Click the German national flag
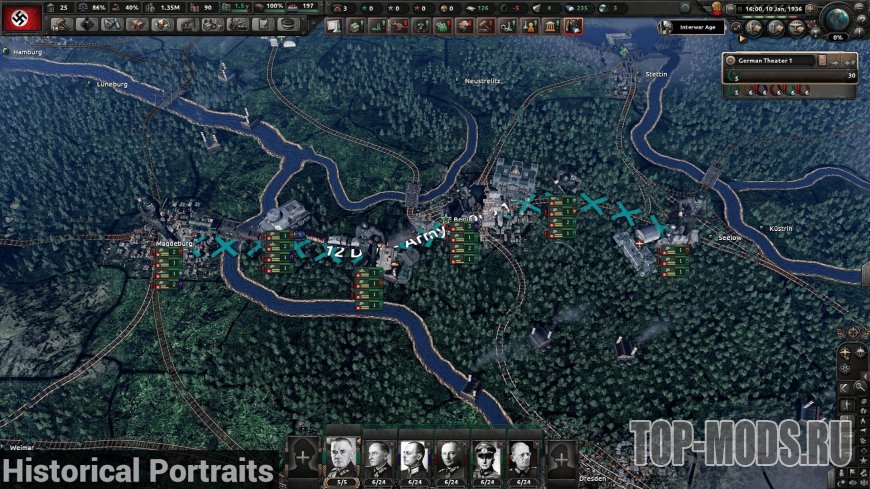Image resolution: width=870 pixels, height=489 pixels. tap(20, 16)
